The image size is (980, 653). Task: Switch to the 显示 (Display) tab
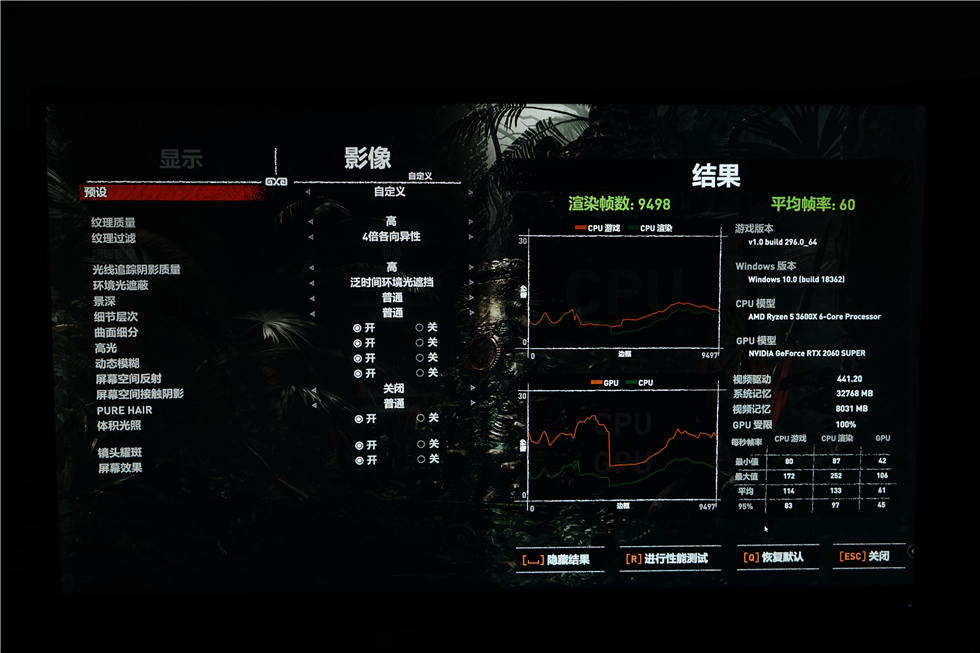coord(181,158)
